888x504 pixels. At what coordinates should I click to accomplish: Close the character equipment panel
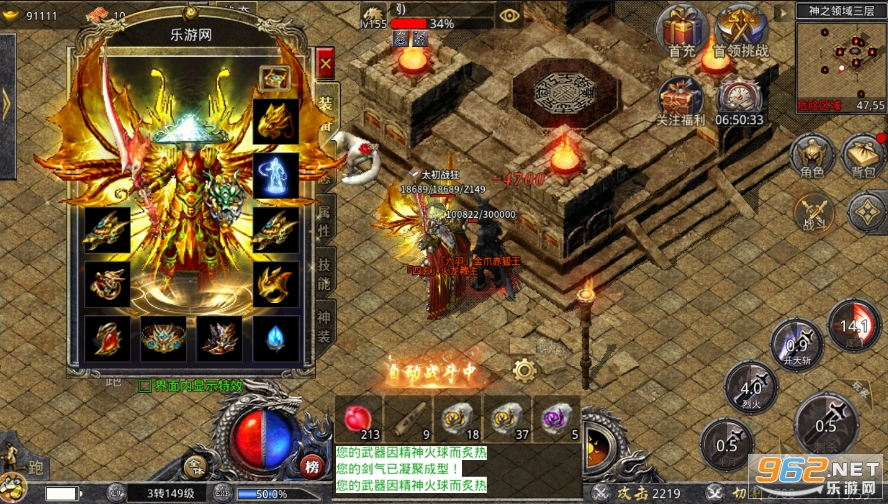point(325,64)
